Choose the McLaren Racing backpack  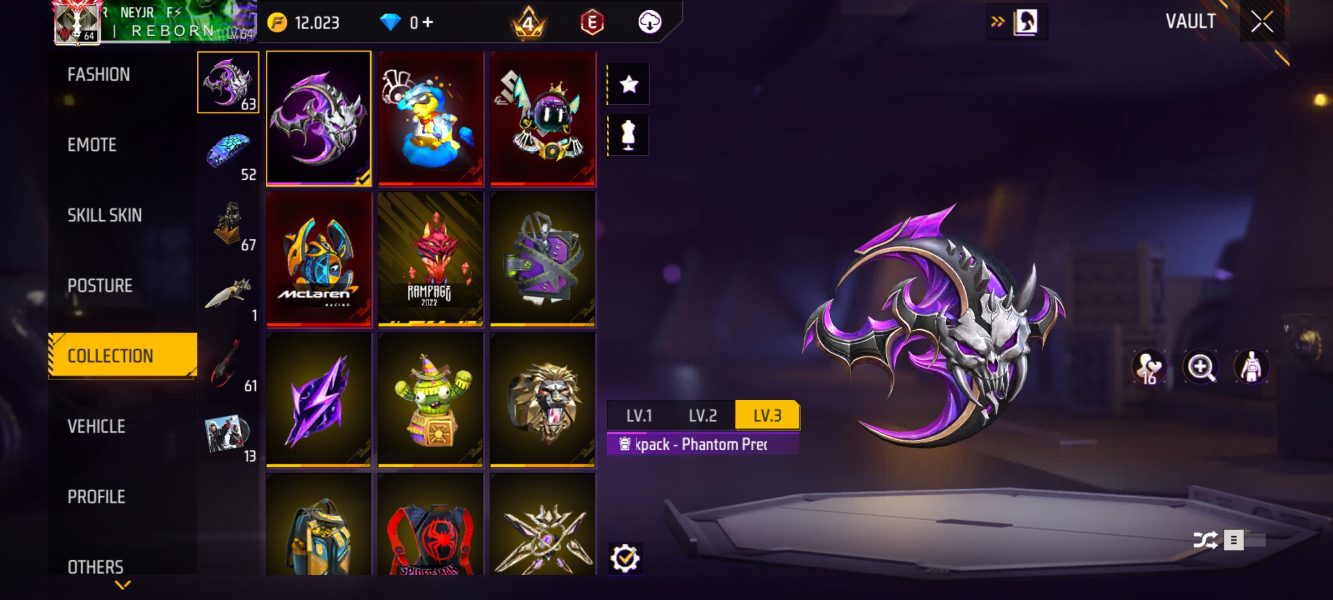(320, 258)
